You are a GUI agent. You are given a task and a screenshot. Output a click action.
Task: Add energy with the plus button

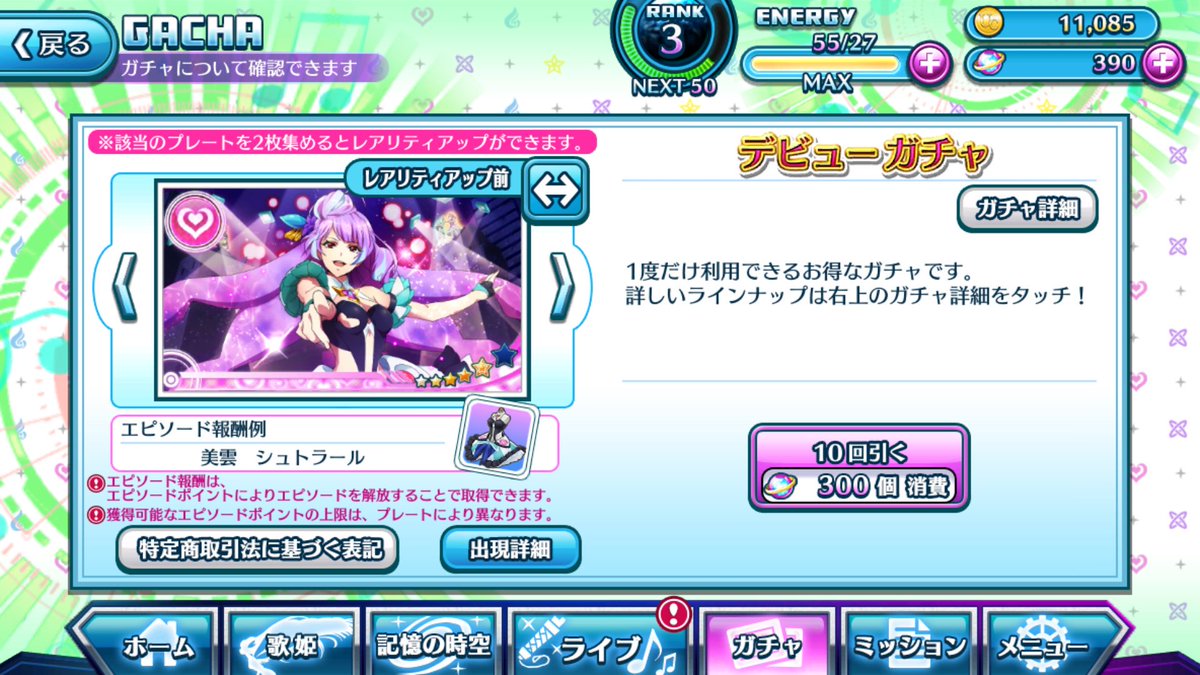[930, 65]
